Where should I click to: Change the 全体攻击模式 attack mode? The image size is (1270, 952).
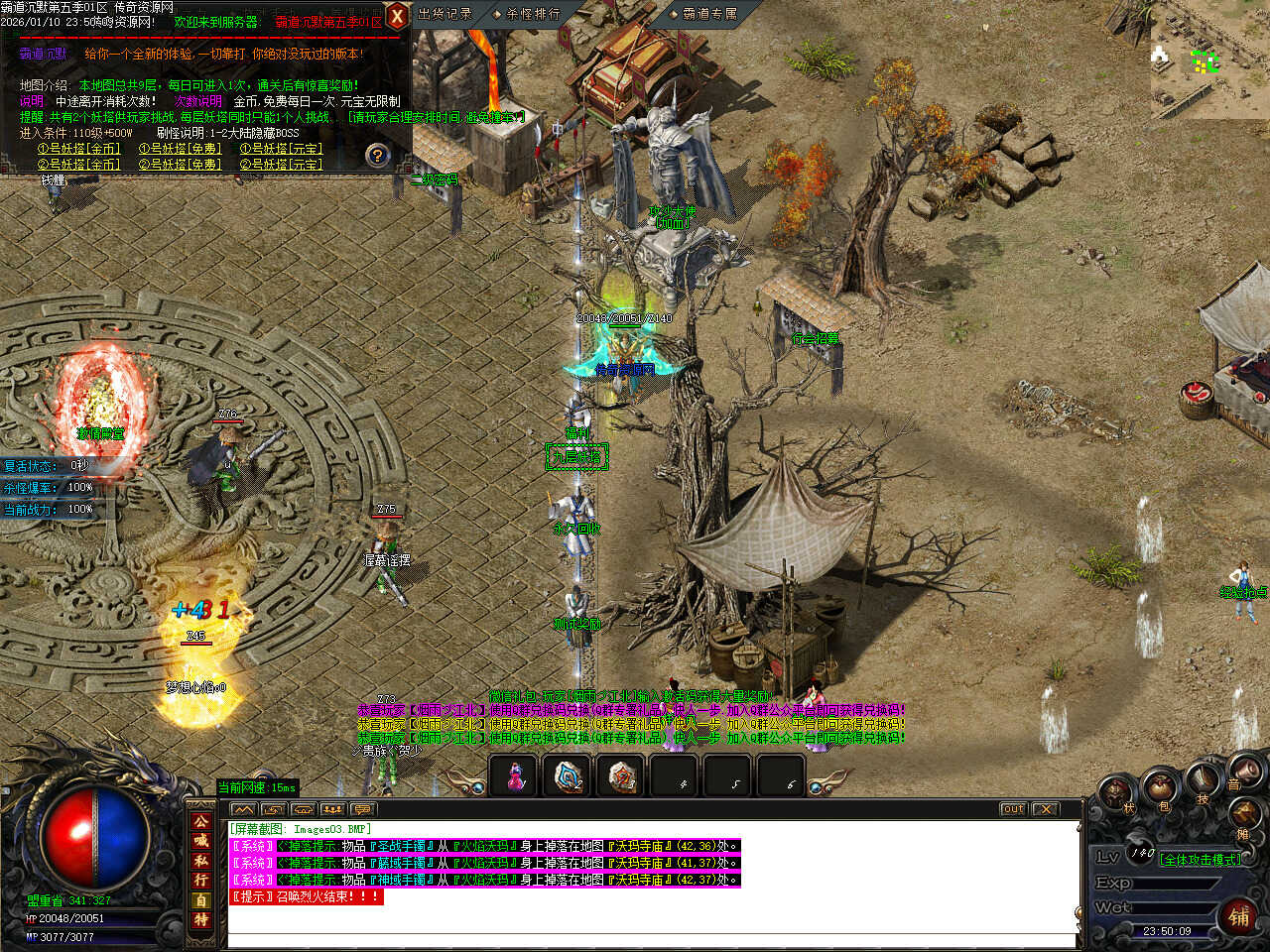[x=1200, y=859]
